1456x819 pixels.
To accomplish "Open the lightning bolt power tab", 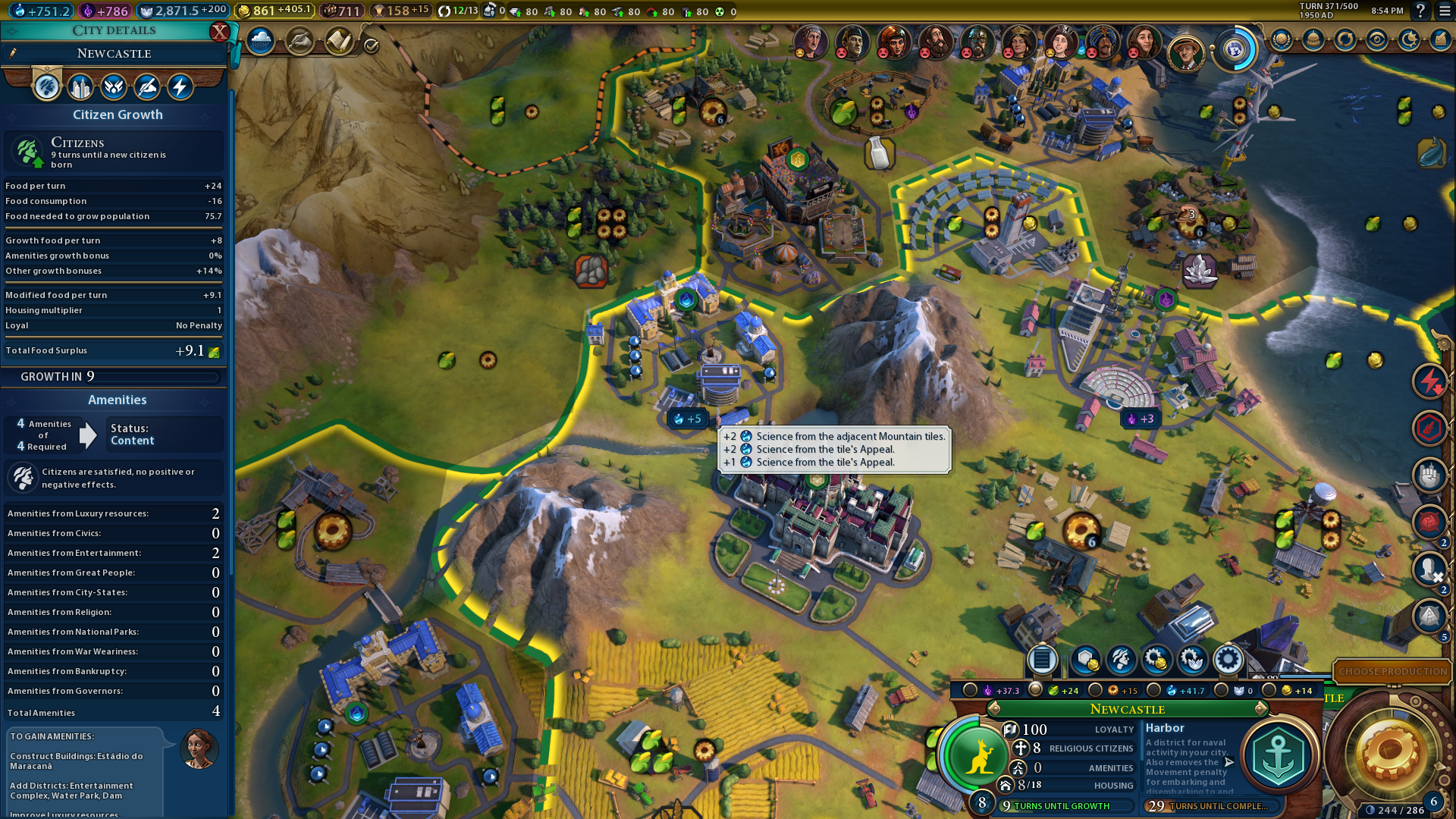I will point(180,87).
